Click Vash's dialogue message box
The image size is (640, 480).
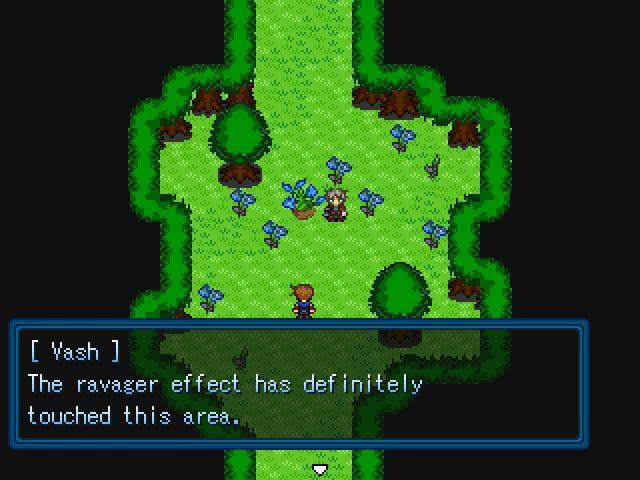coord(298,383)
